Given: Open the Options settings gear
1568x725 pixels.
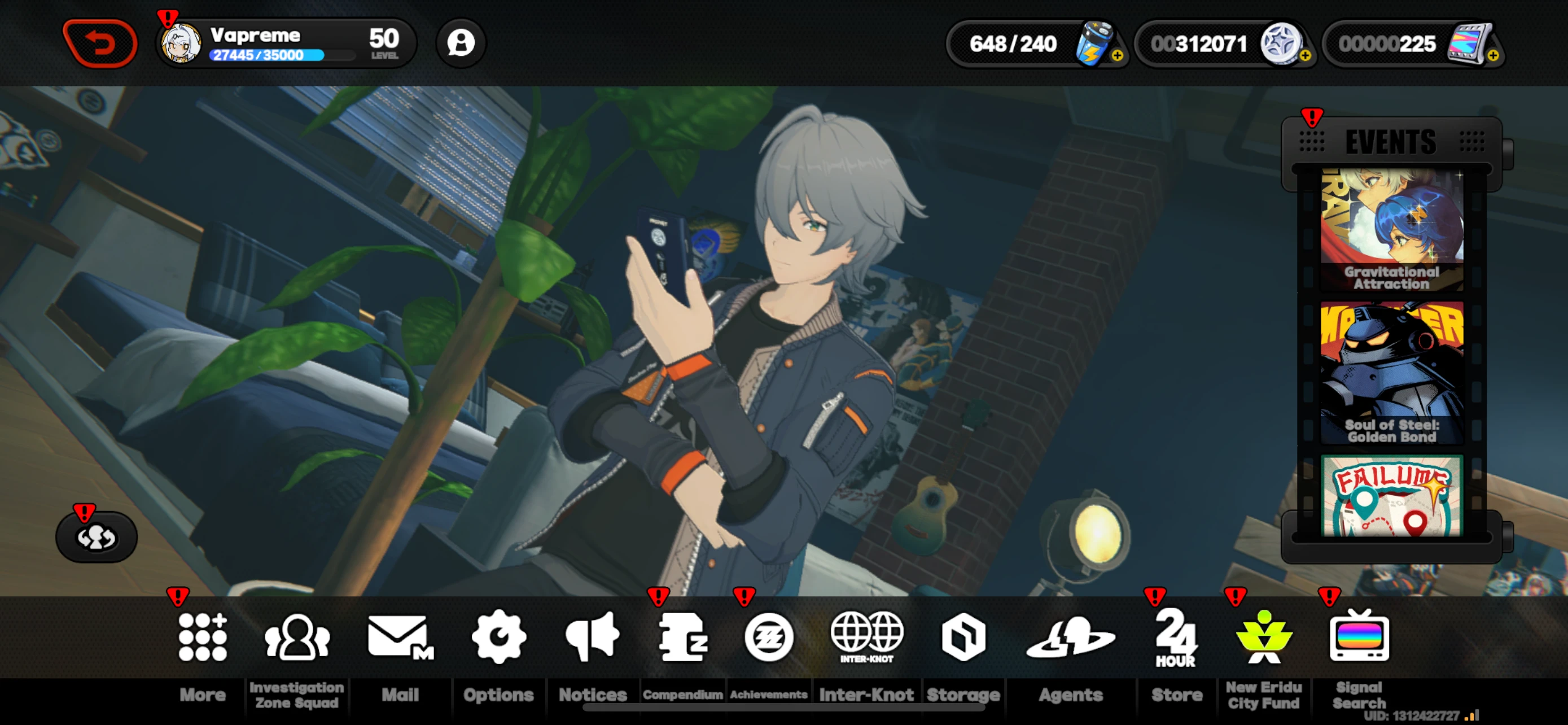Looking at the screenshot, I should click(498, 637).
